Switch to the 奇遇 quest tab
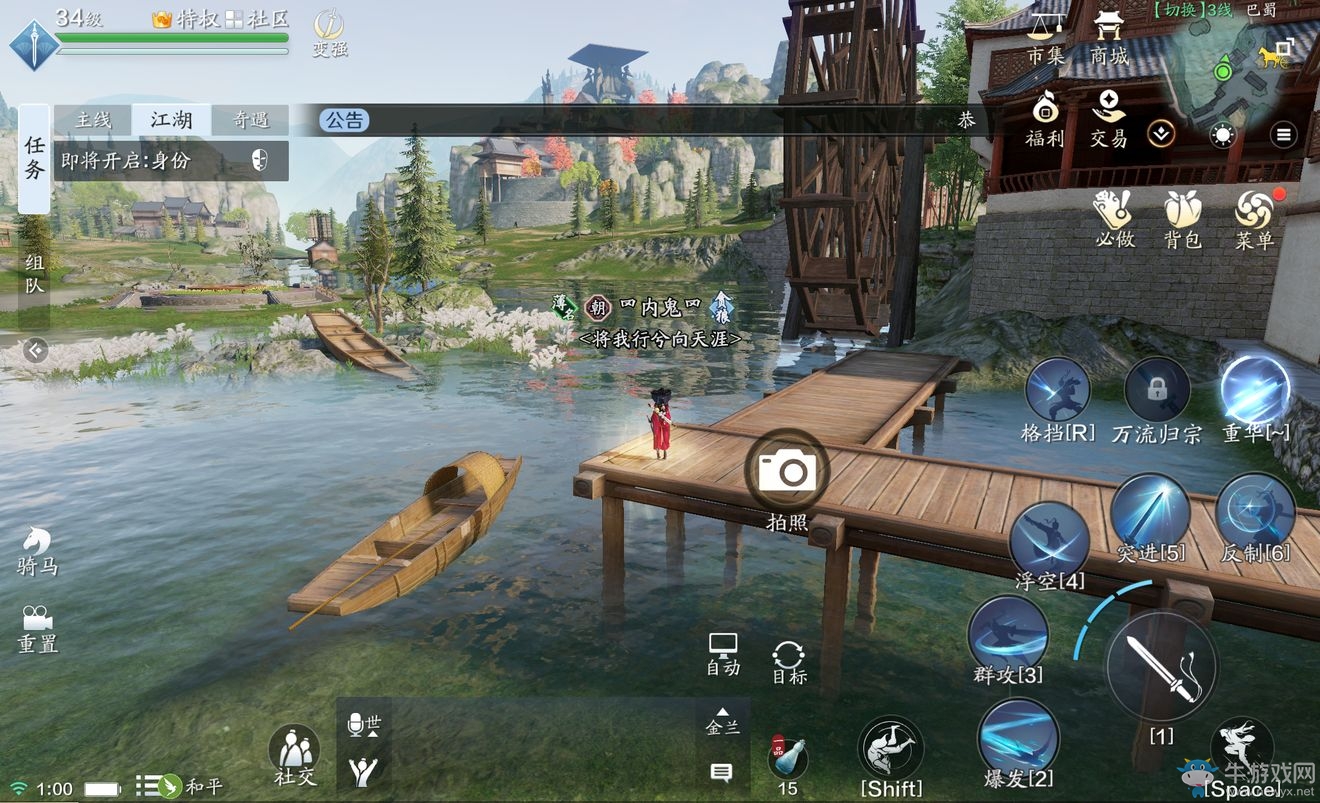The height and width of the screenshot is (803, 1320). [x=250, y=120]
